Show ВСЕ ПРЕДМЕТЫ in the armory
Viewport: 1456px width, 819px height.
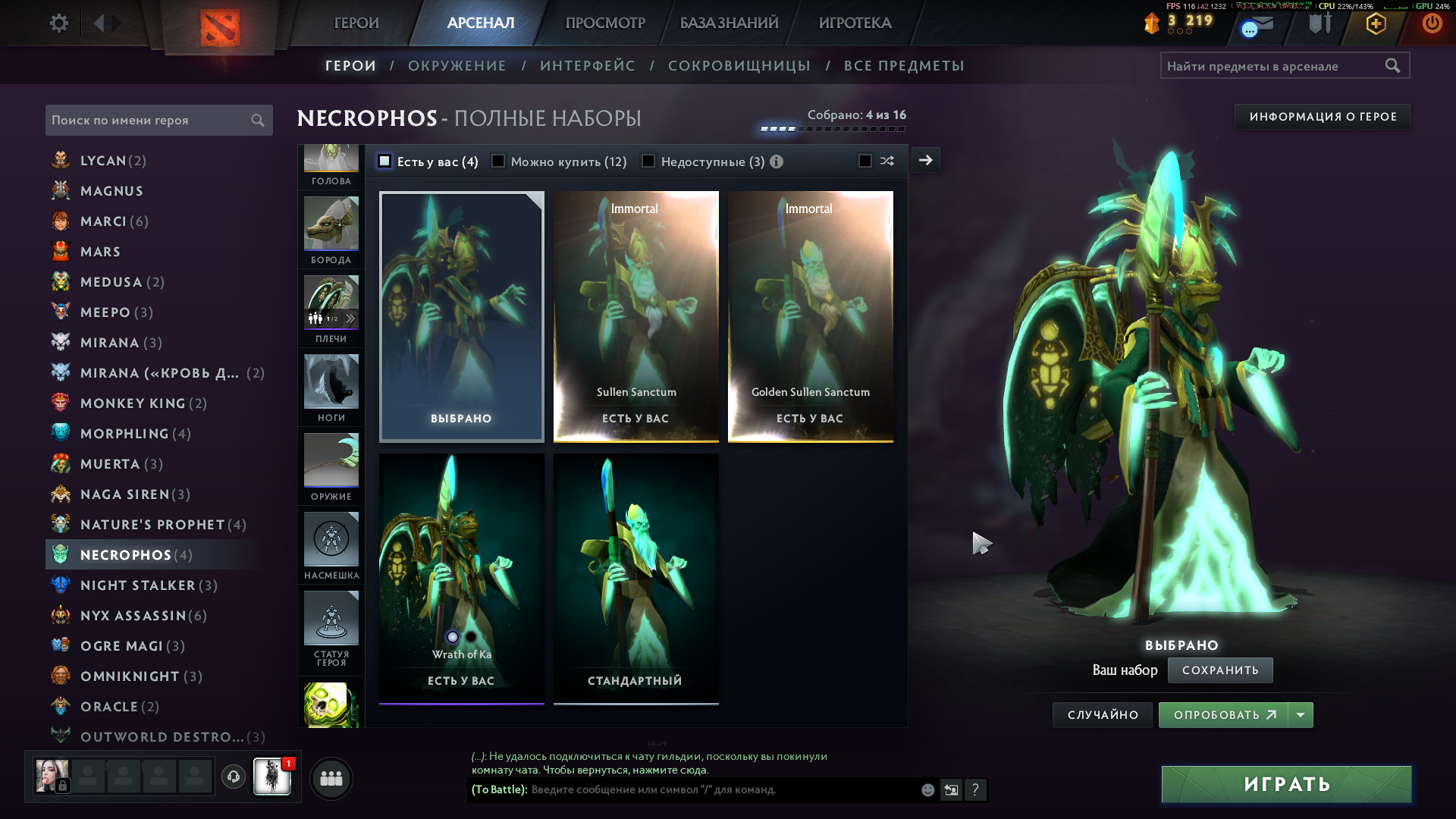point(904,66)
